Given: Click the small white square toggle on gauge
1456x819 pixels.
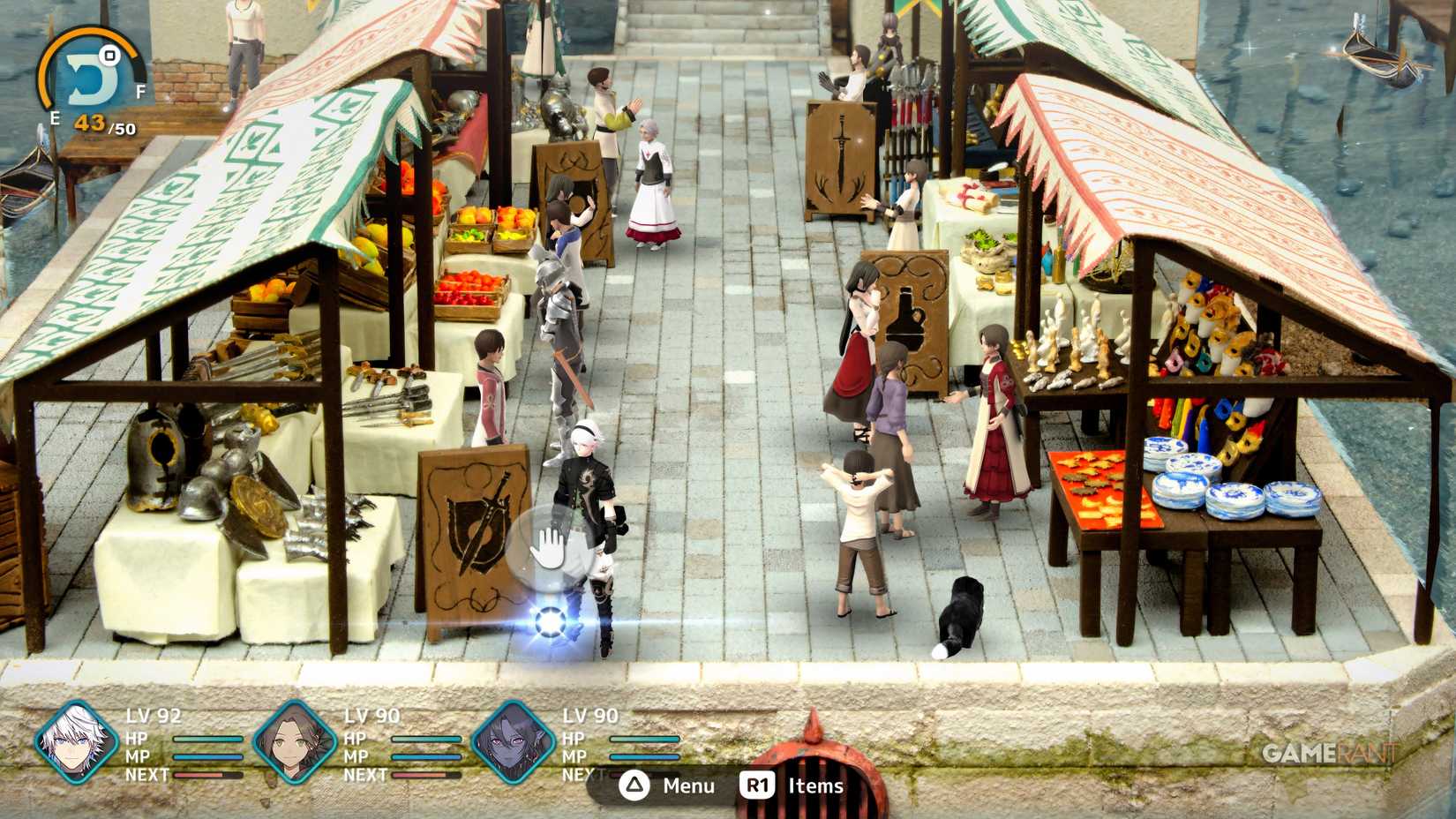Looking at the screenshot, I should coord(110,56).
